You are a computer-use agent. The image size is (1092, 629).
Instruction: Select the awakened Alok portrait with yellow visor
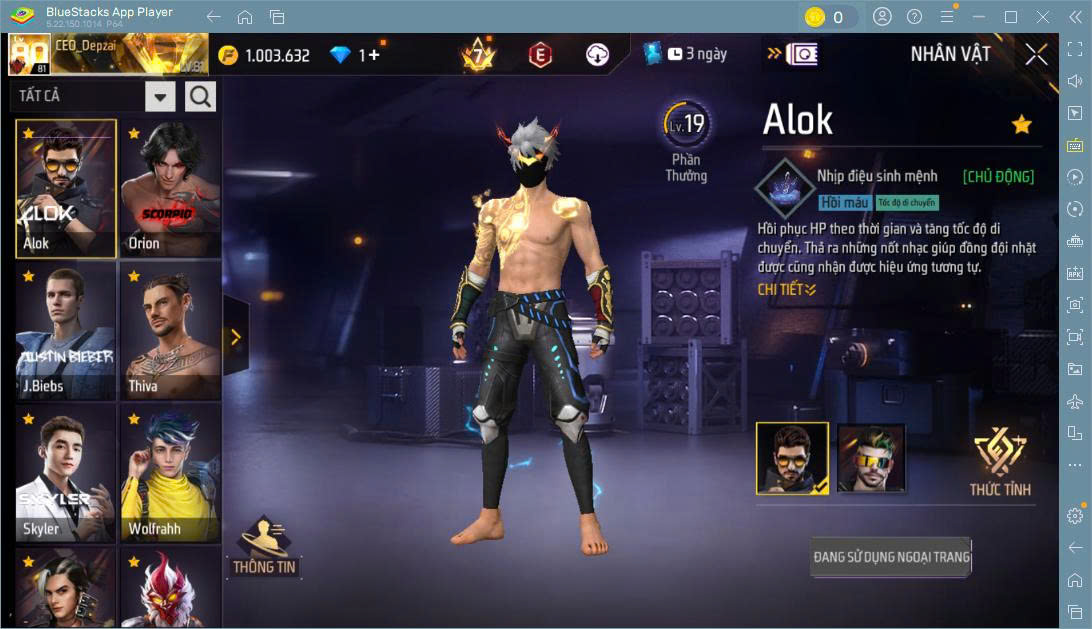point(871,459)
